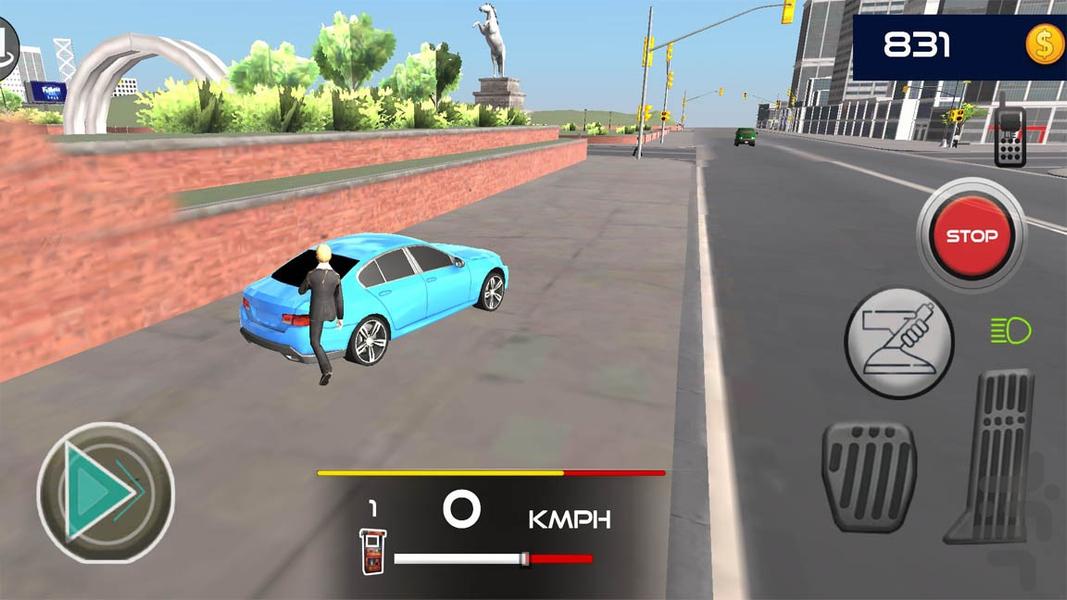Toggle the green headlights icon
Viewport: 1067px width, 600px height.
coord(1010,330)
